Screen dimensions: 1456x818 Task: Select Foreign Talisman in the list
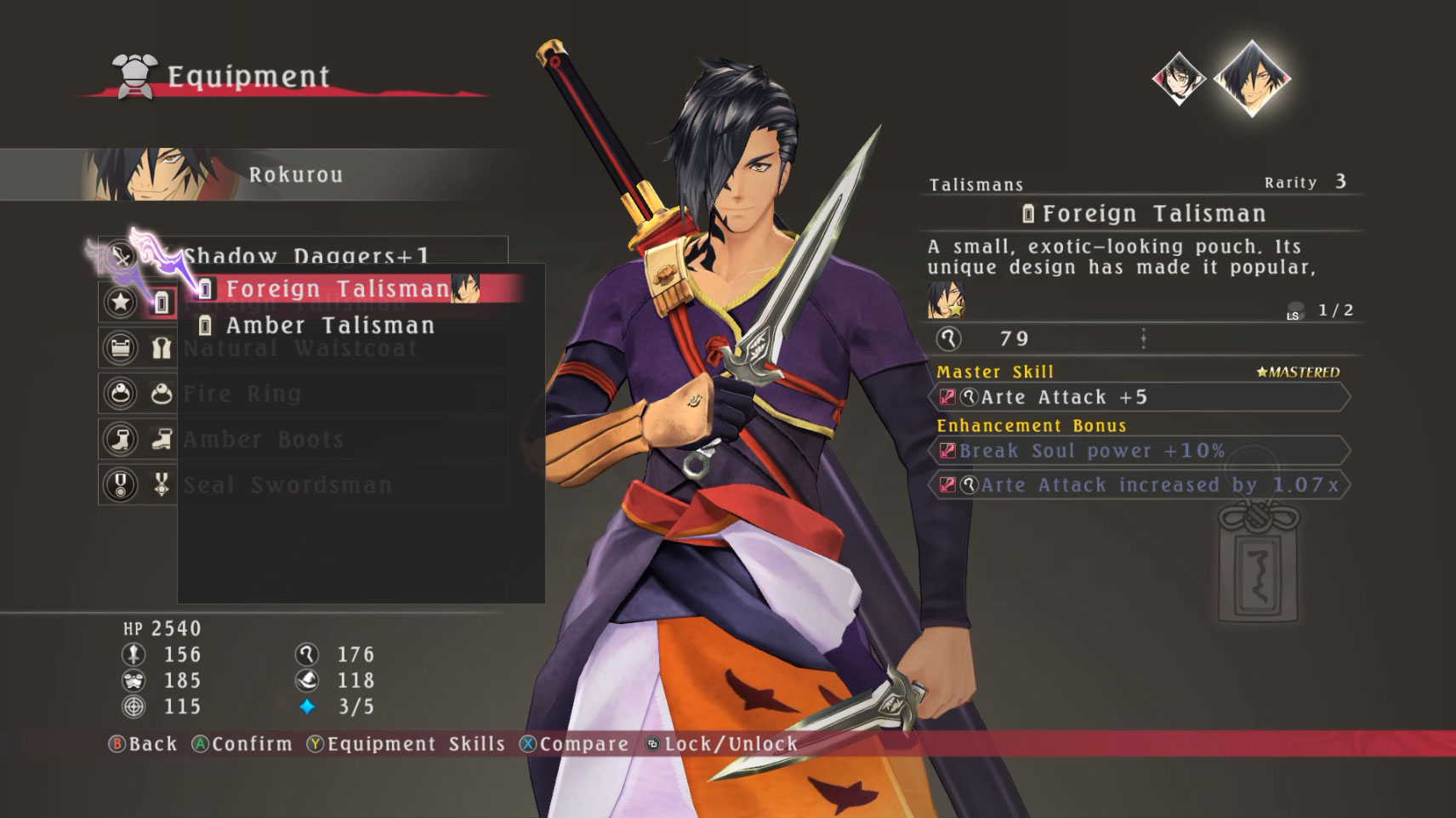(x=338, y=289)
